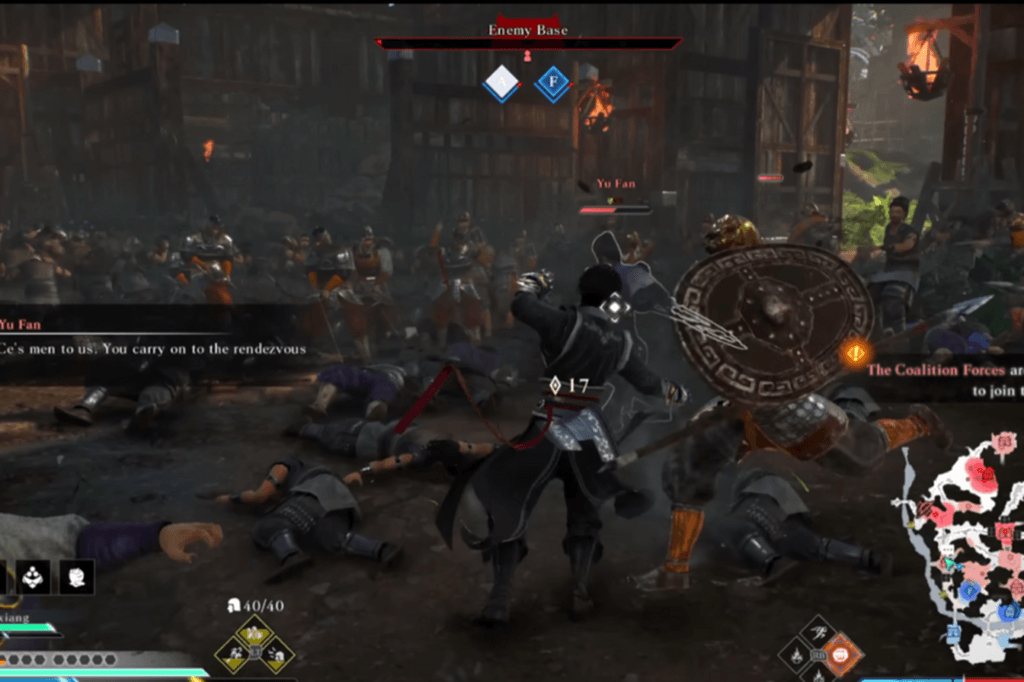This screenshot has height=682, width=1024.
Task: Choose the top troop tactic diamond
Action: pyautogui.click(x=254, y=632)
